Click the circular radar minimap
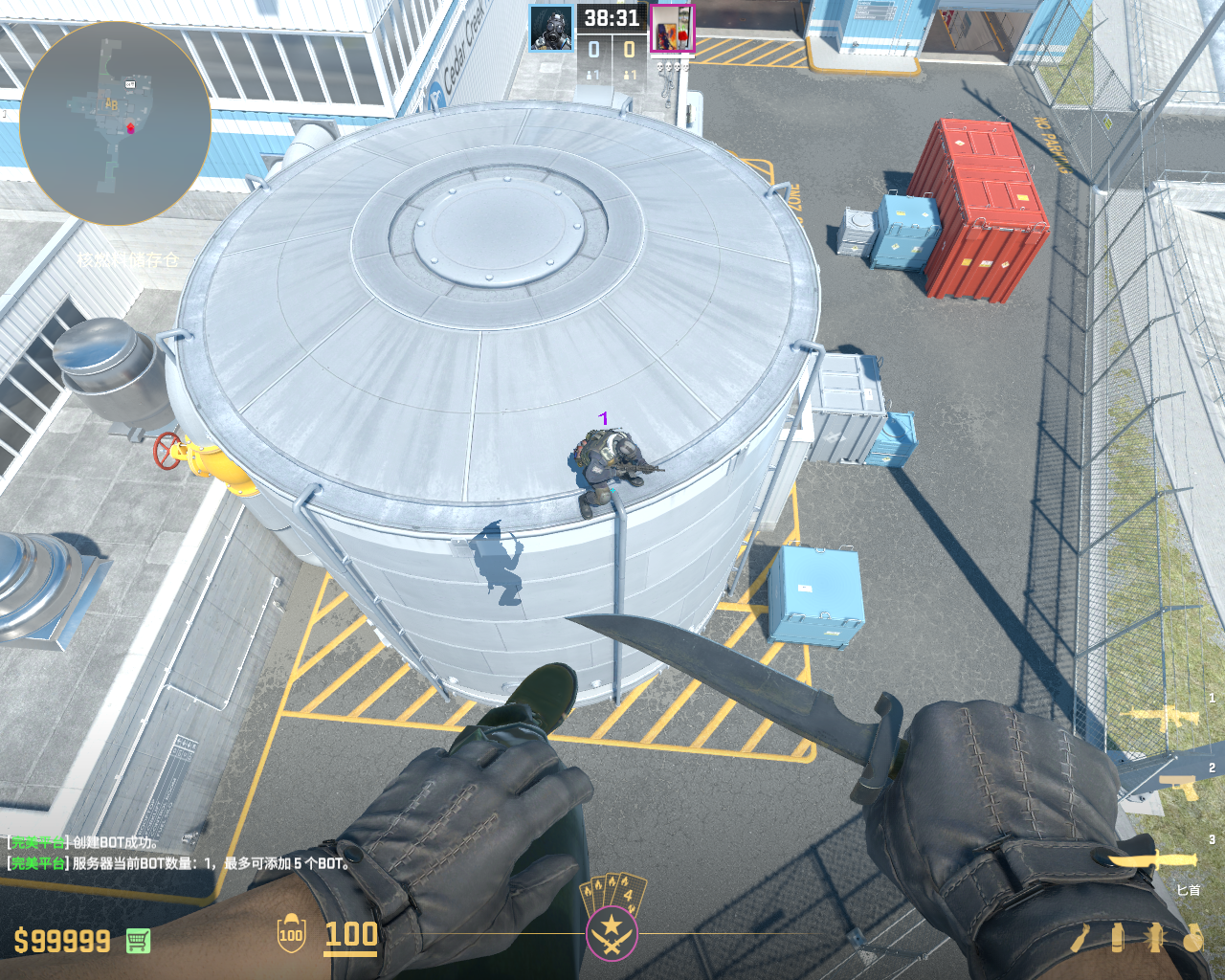Screen dimensions: 1225x980 pyautogui.click(x=115, y=122)
